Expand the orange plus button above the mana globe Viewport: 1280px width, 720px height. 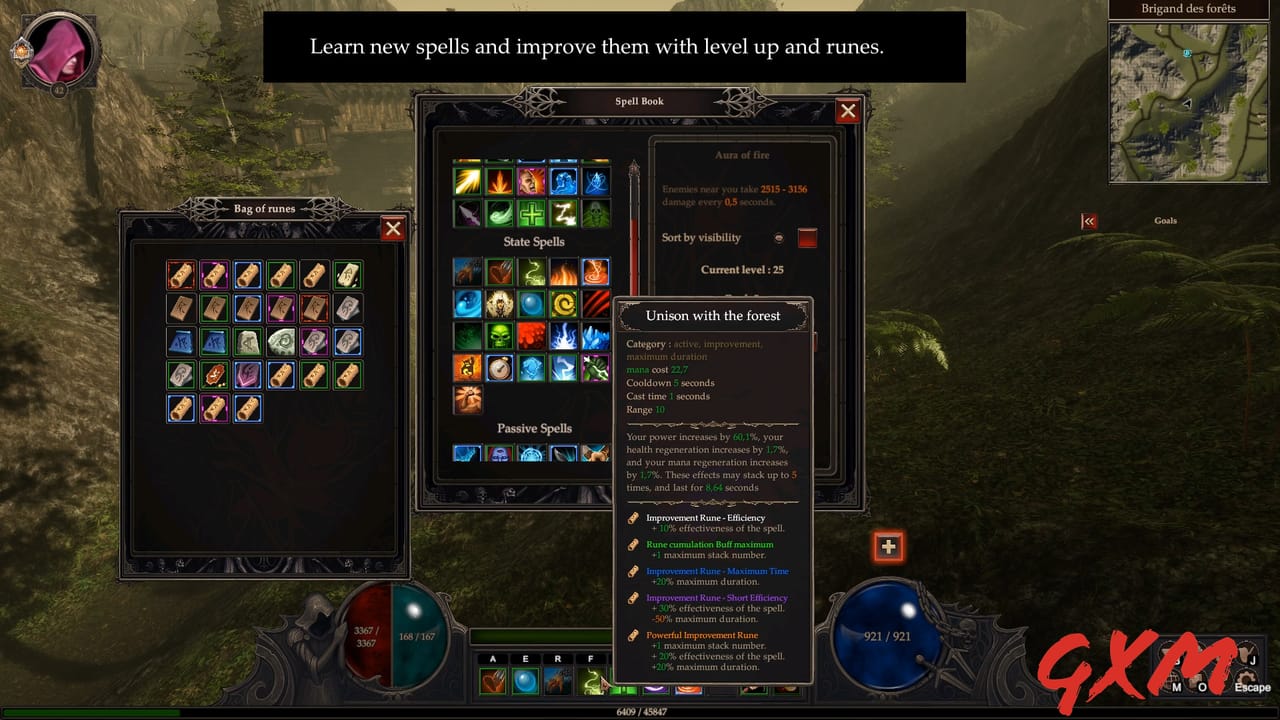click(888, 547)
